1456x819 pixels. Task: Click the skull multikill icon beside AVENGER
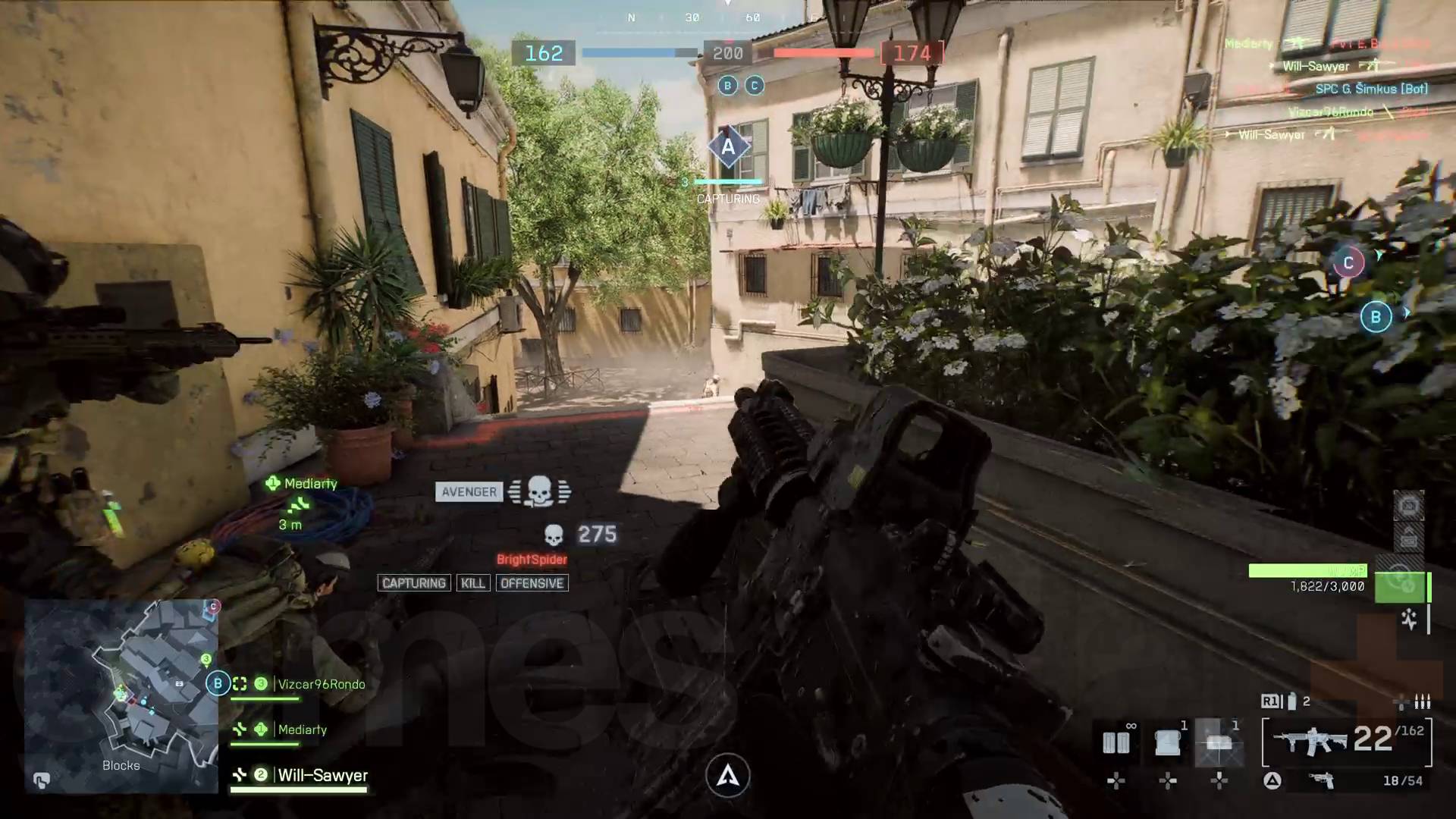tap(540, 492)
